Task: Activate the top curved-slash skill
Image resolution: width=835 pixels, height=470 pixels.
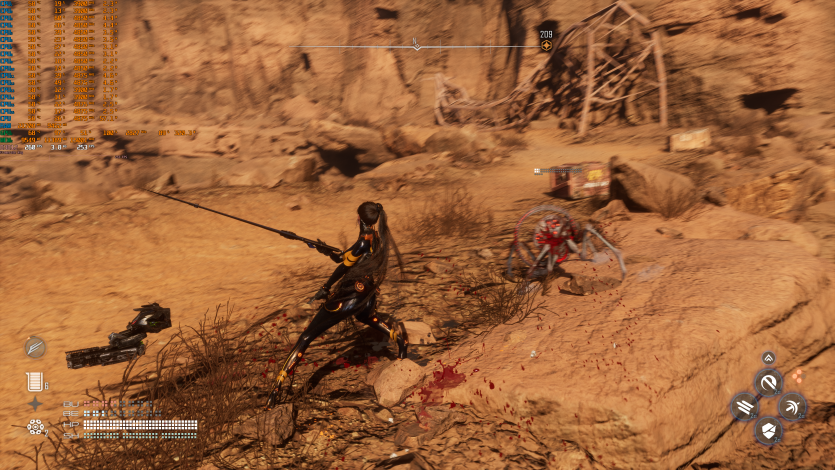Action: 768,381
